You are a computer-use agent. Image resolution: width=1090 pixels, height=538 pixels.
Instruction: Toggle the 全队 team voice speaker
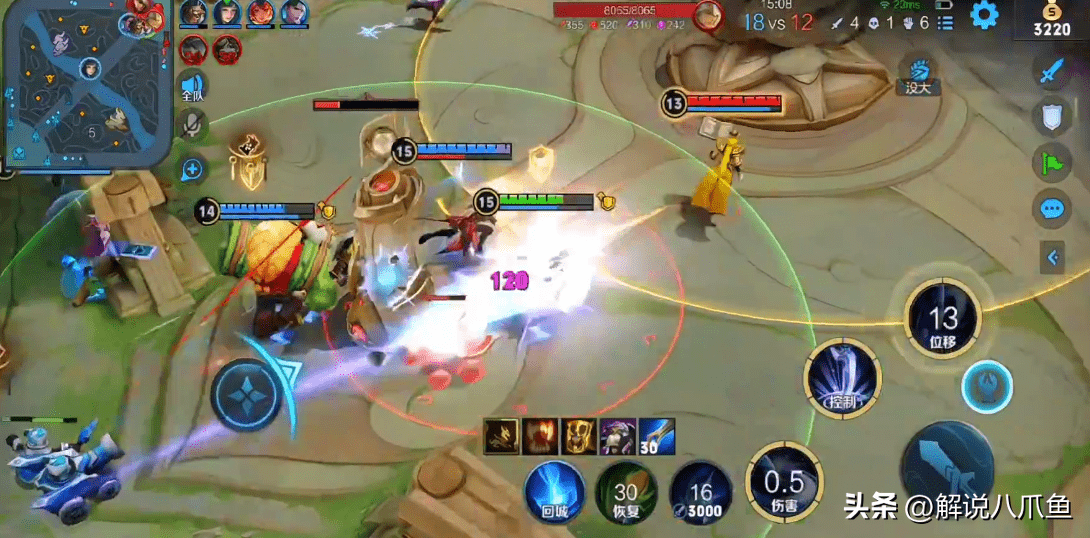tap(192, 86)
